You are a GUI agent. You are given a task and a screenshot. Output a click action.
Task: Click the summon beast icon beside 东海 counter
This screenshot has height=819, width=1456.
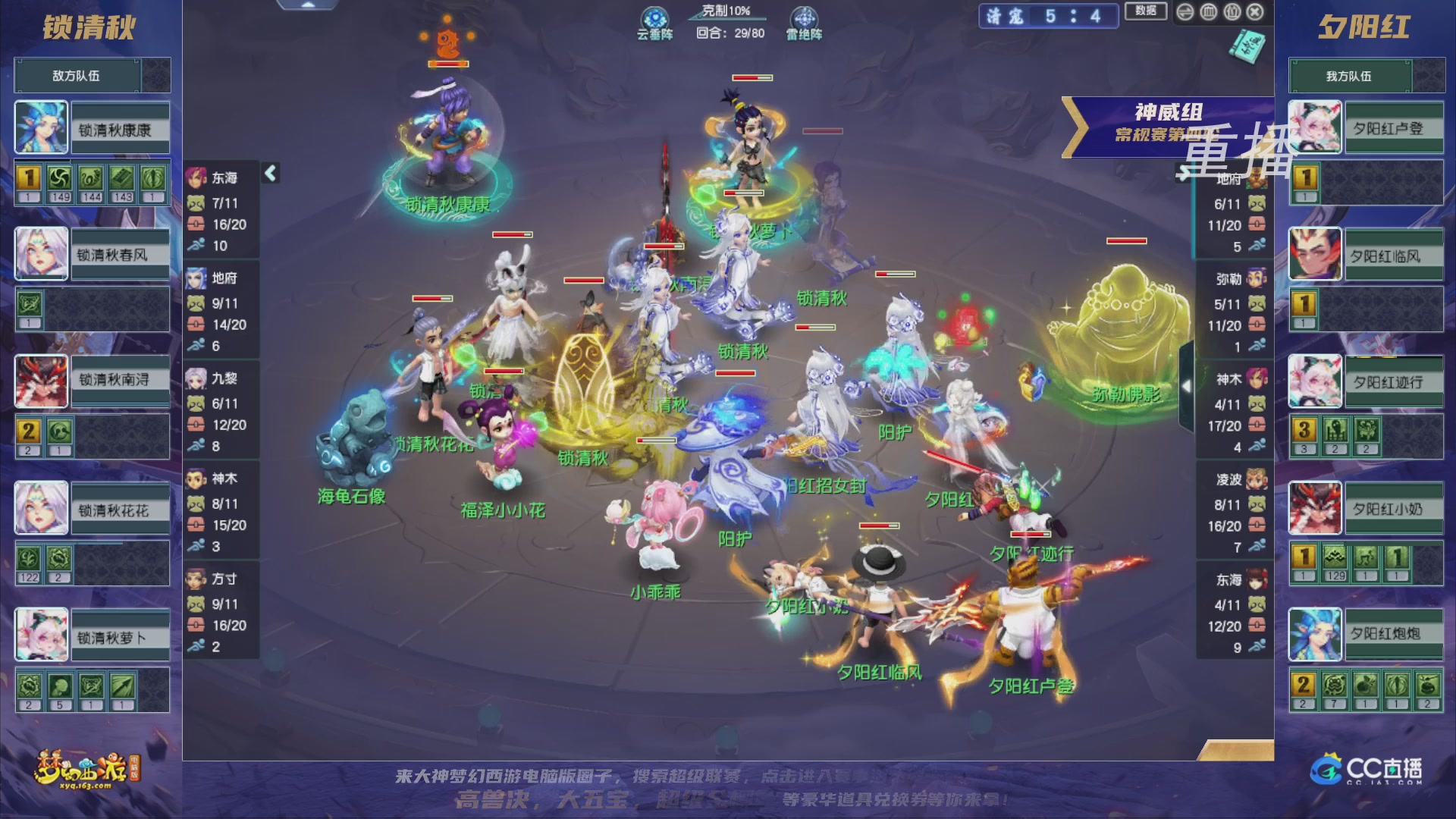point(196,202)
